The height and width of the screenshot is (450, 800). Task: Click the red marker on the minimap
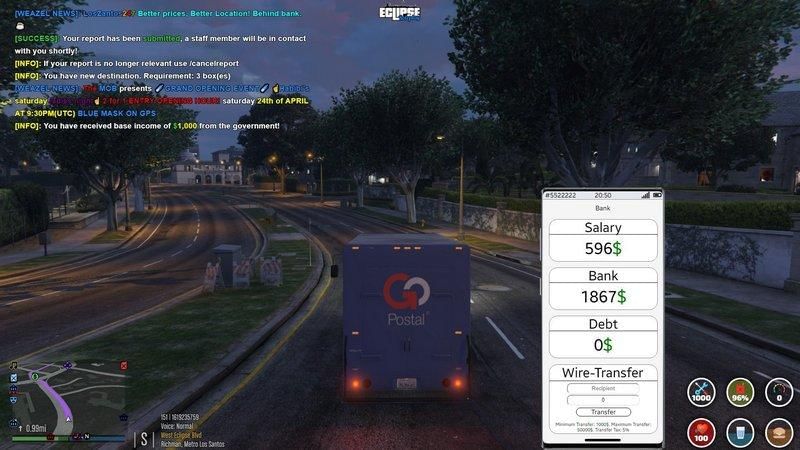tap(123, 366)
